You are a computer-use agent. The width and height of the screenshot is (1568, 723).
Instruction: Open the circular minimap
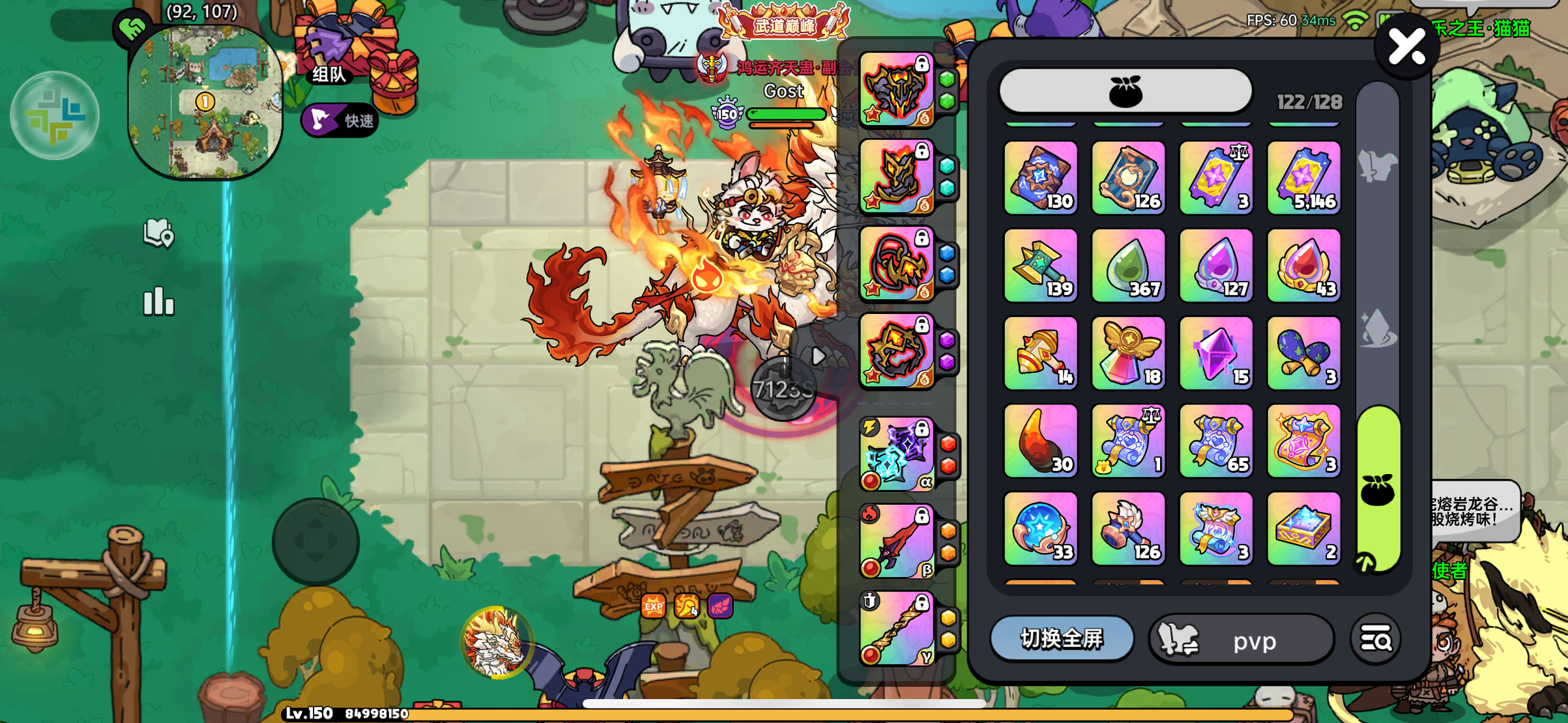205,103
